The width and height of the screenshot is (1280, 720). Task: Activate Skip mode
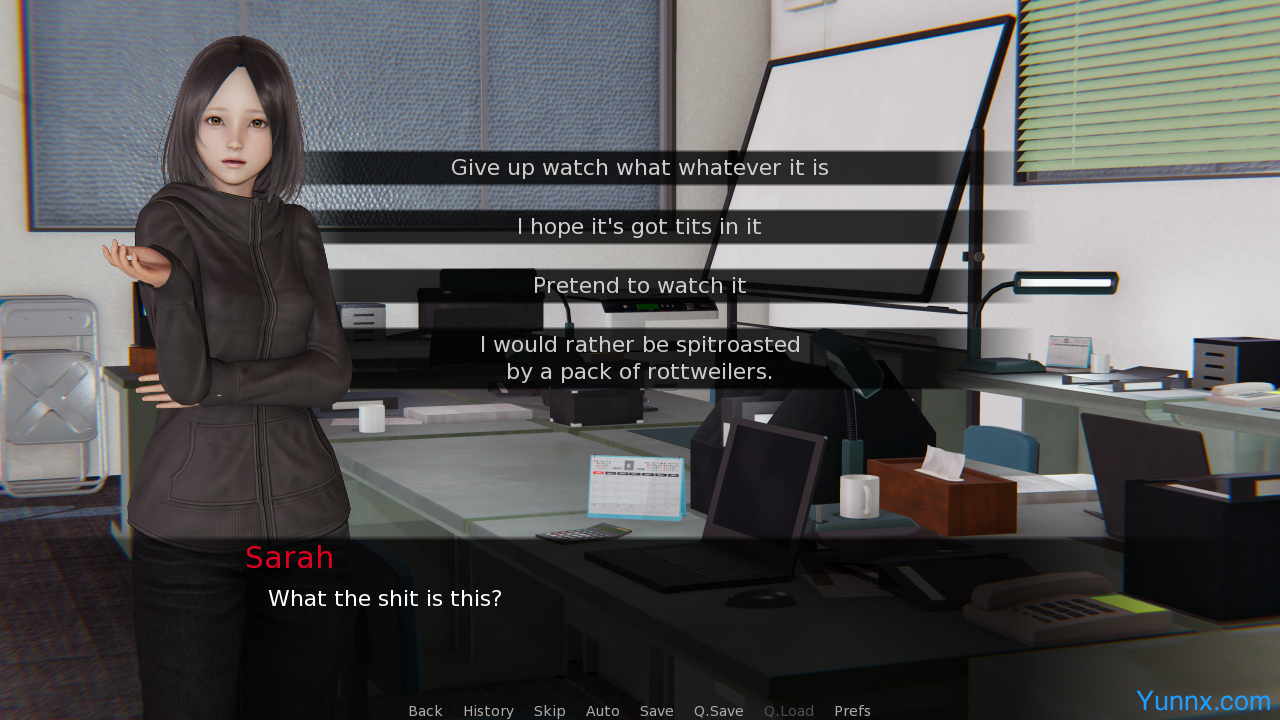[x=549, y=711]
